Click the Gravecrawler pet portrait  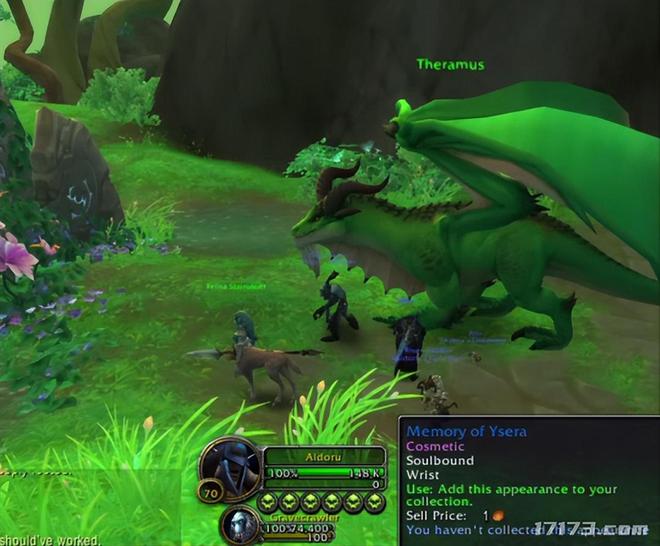240,525
